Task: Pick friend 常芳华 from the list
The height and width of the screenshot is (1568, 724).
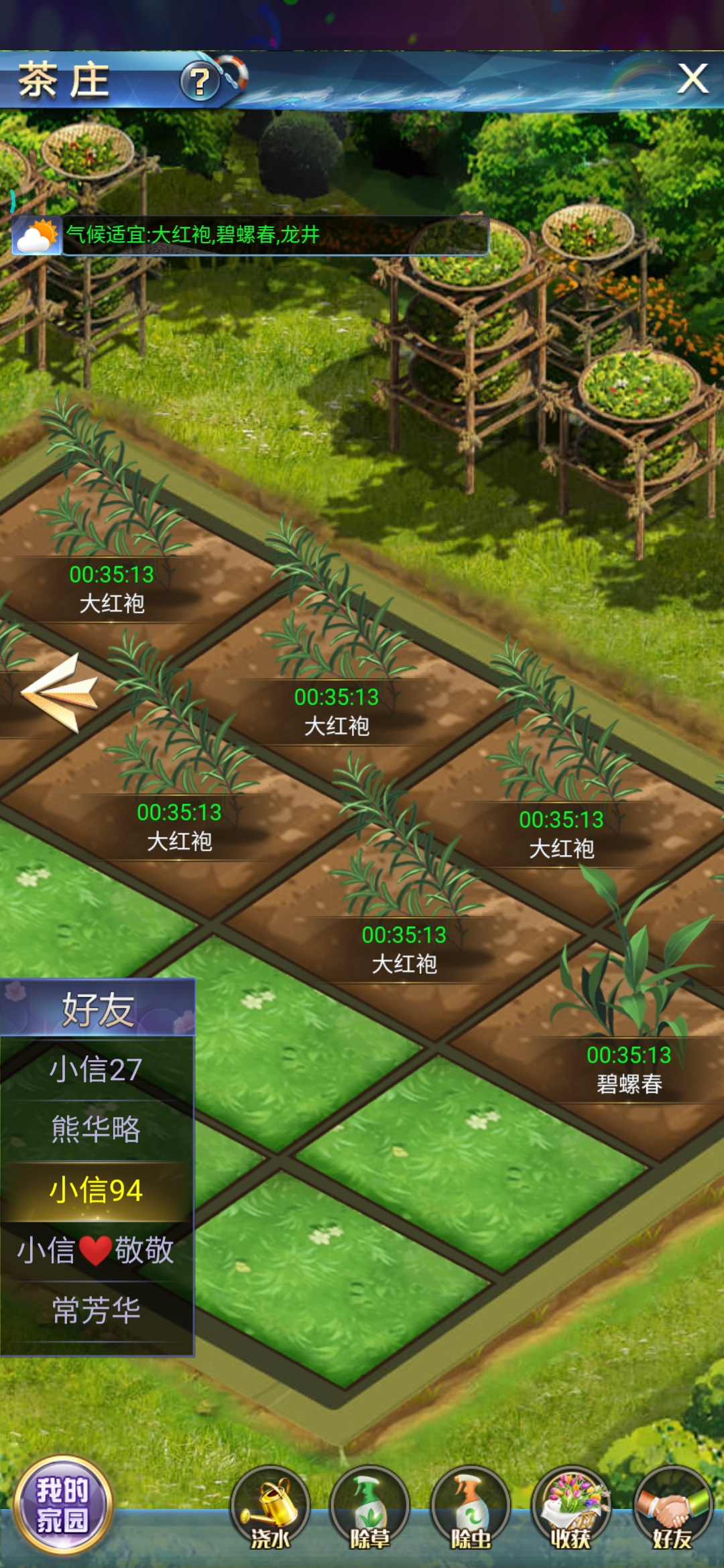Action: tap(97, 1311)
